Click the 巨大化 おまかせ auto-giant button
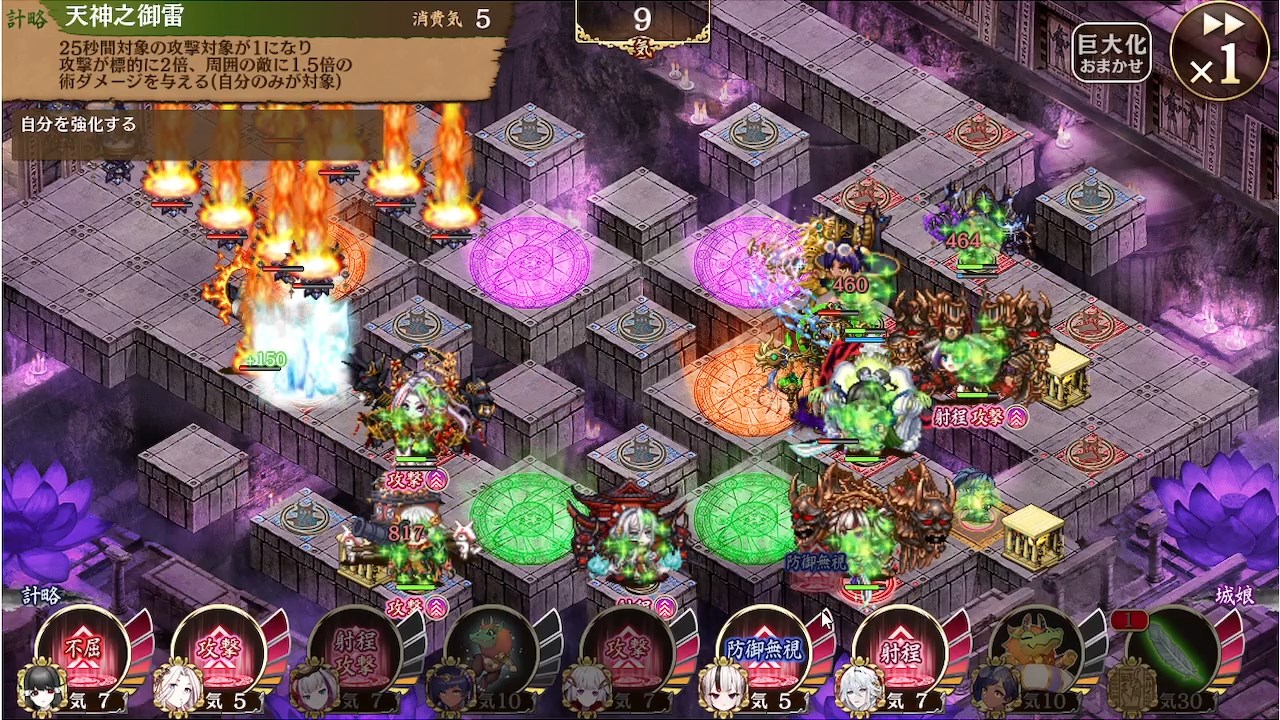1280x720 pixels. pos(1111,53)
